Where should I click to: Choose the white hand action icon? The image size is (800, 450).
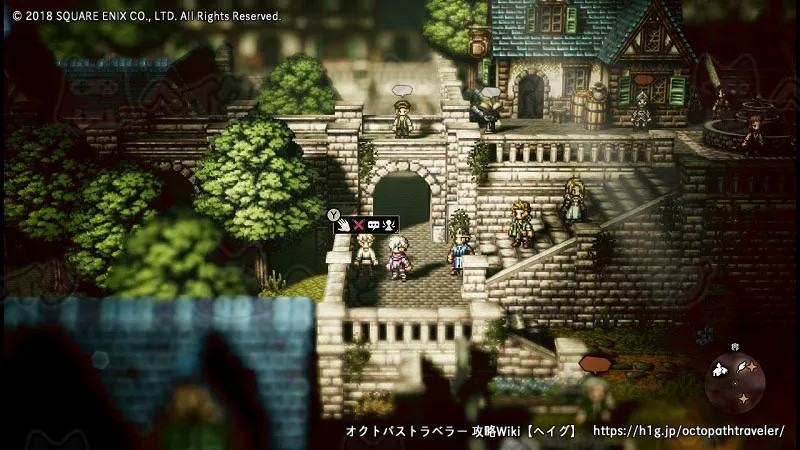coord(343,224)
